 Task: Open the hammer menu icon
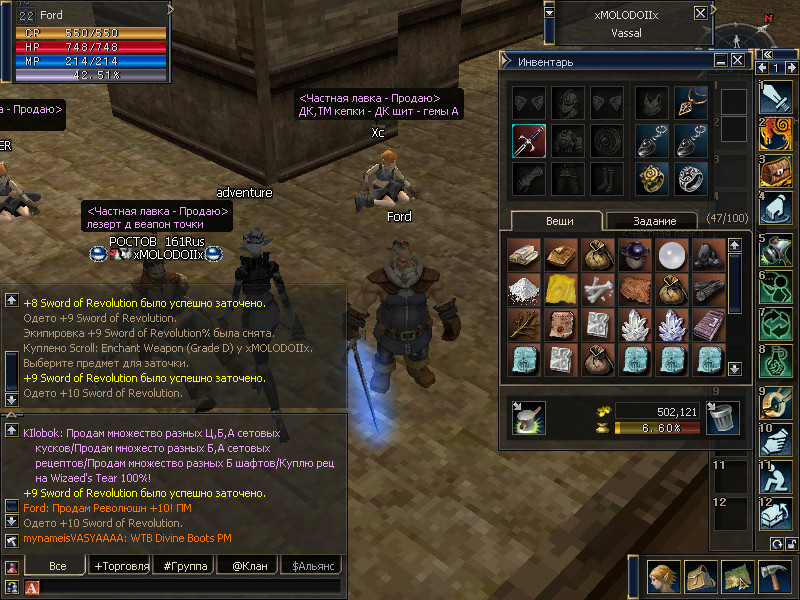(x=775, y=578)
